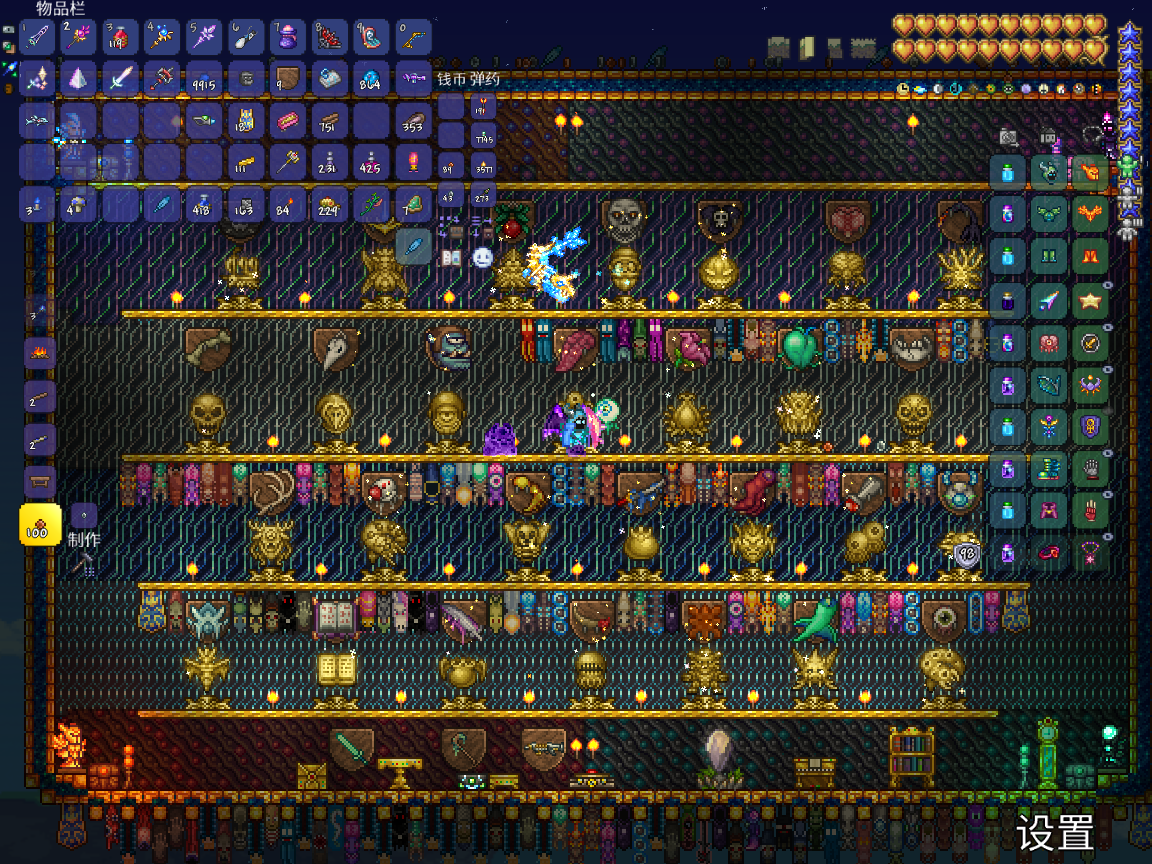Open the bestiary book icon
Image resolution: width=1152 pixels, height=864 pixels.
[x=451, y=258]
